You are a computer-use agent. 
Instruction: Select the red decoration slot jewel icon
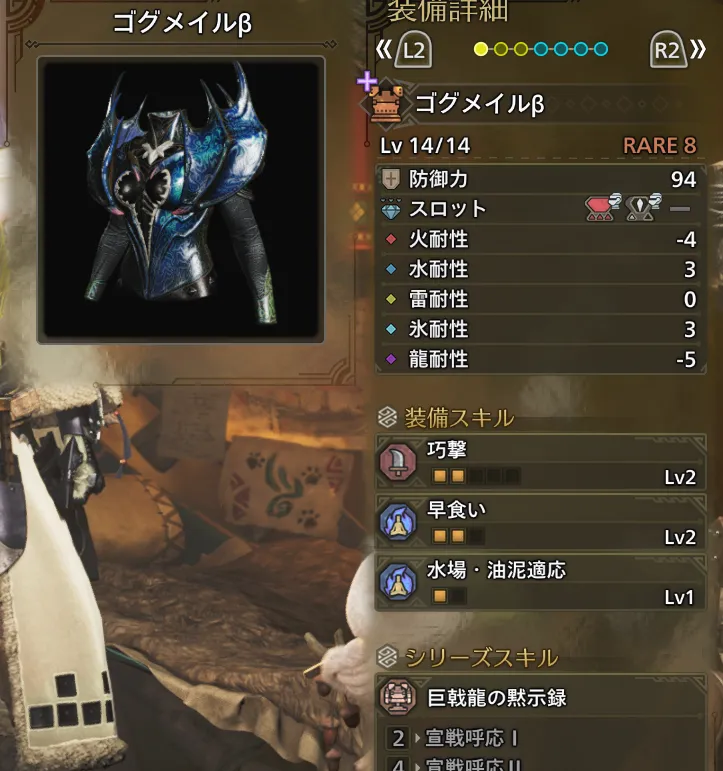pos(601,209)
